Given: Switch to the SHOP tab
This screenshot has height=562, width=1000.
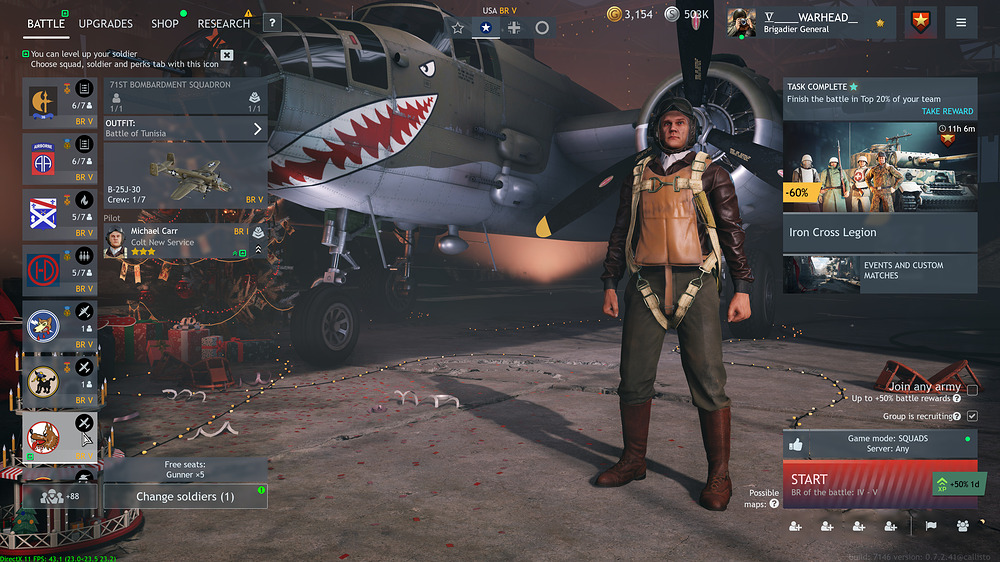Looking at the screenshot, I should [x=165, y=23].
